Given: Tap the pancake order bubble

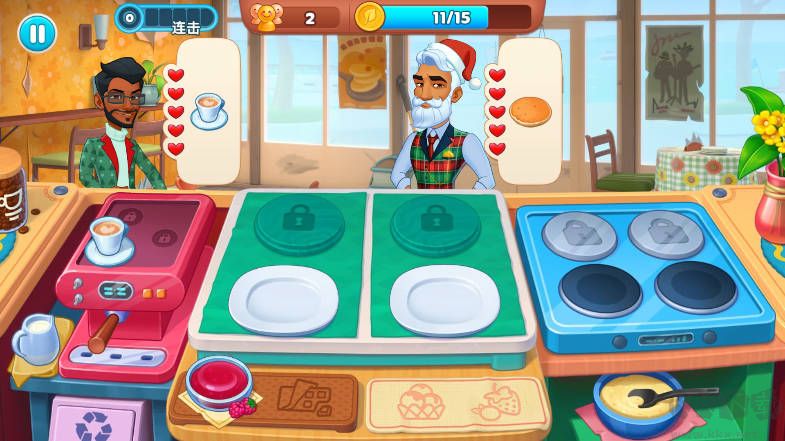Looking at the screenshot, I should click(x=529, y=110).
